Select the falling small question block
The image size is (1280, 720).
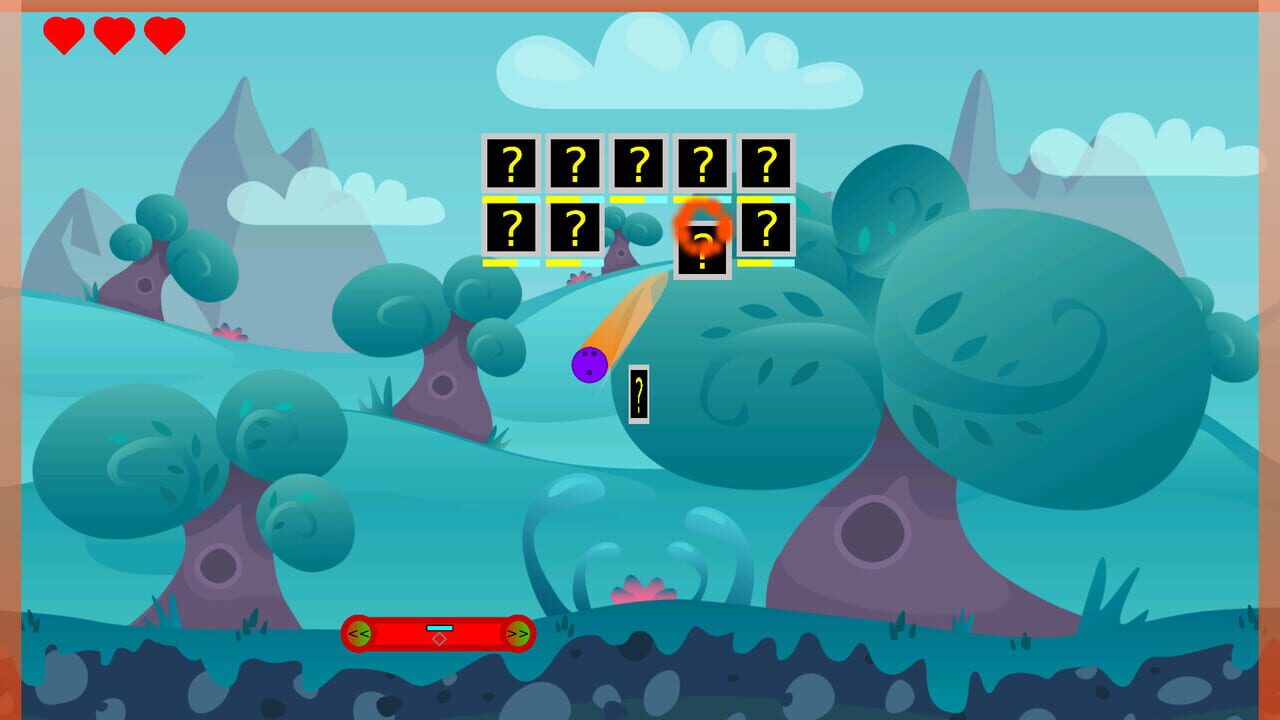point(637,393)
